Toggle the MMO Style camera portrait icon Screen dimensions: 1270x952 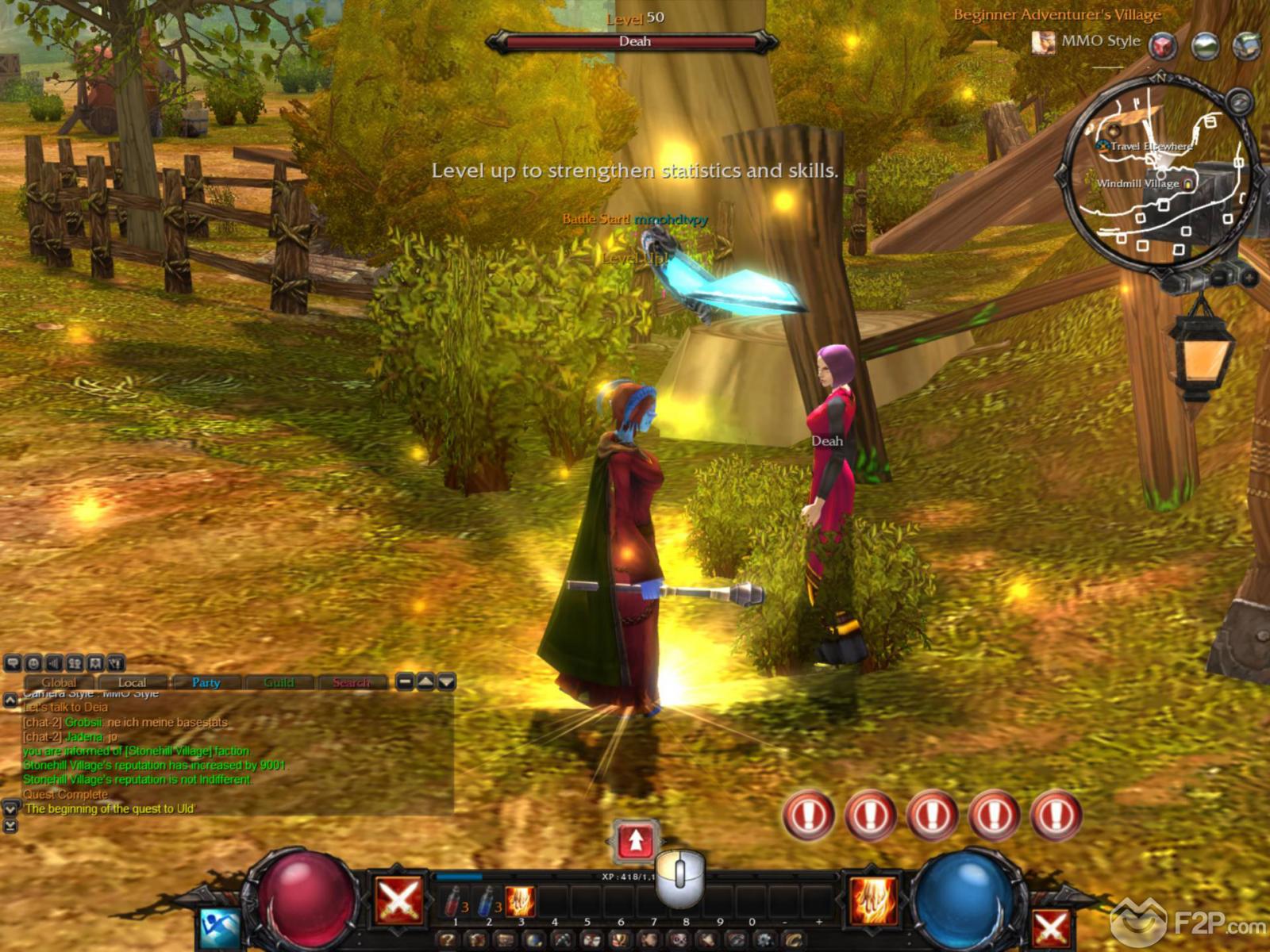pyautogui.click(x=1043, y=42)
